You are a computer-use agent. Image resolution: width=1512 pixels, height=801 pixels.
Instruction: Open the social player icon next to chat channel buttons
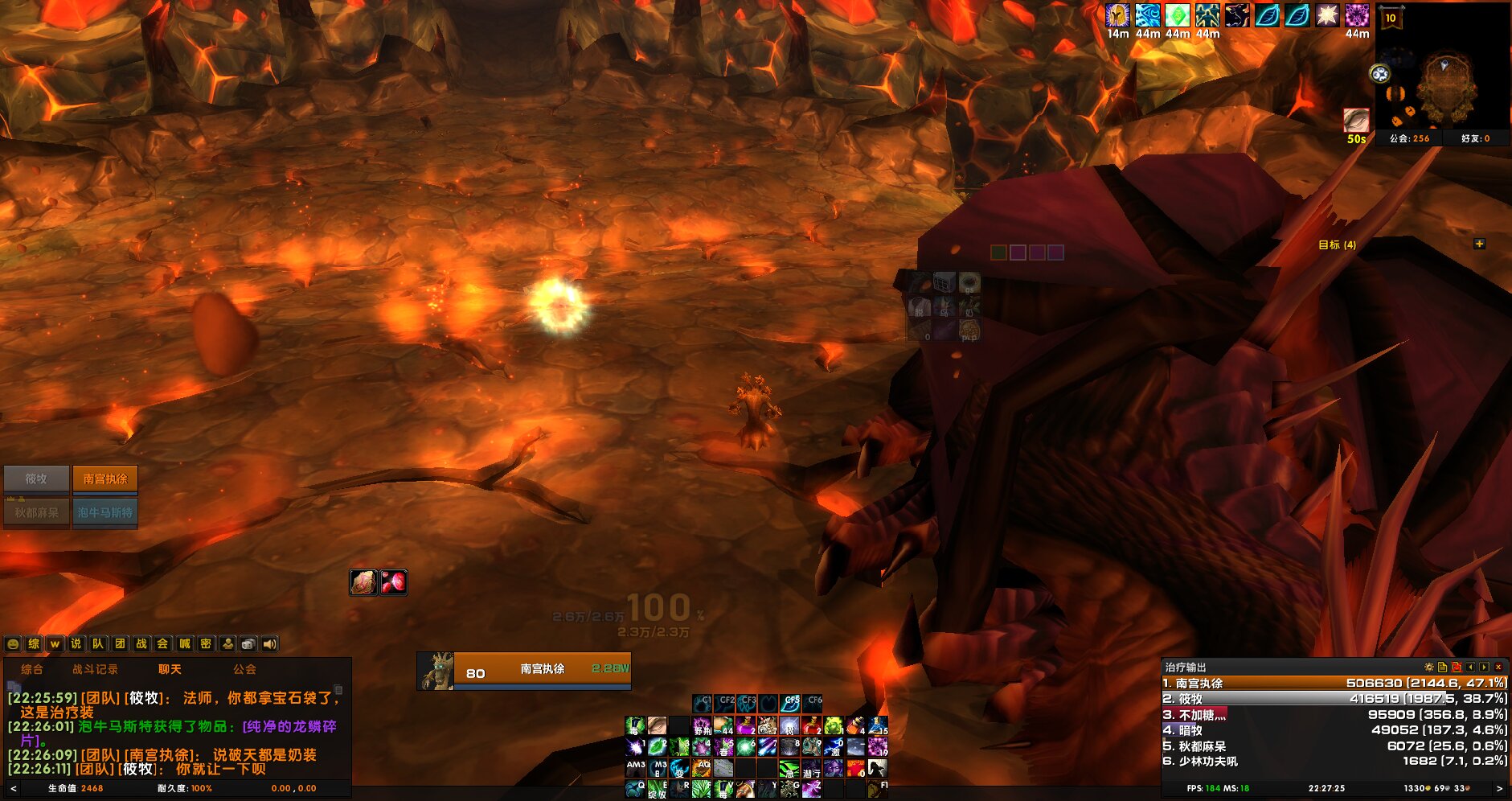(x=229, y=645)
